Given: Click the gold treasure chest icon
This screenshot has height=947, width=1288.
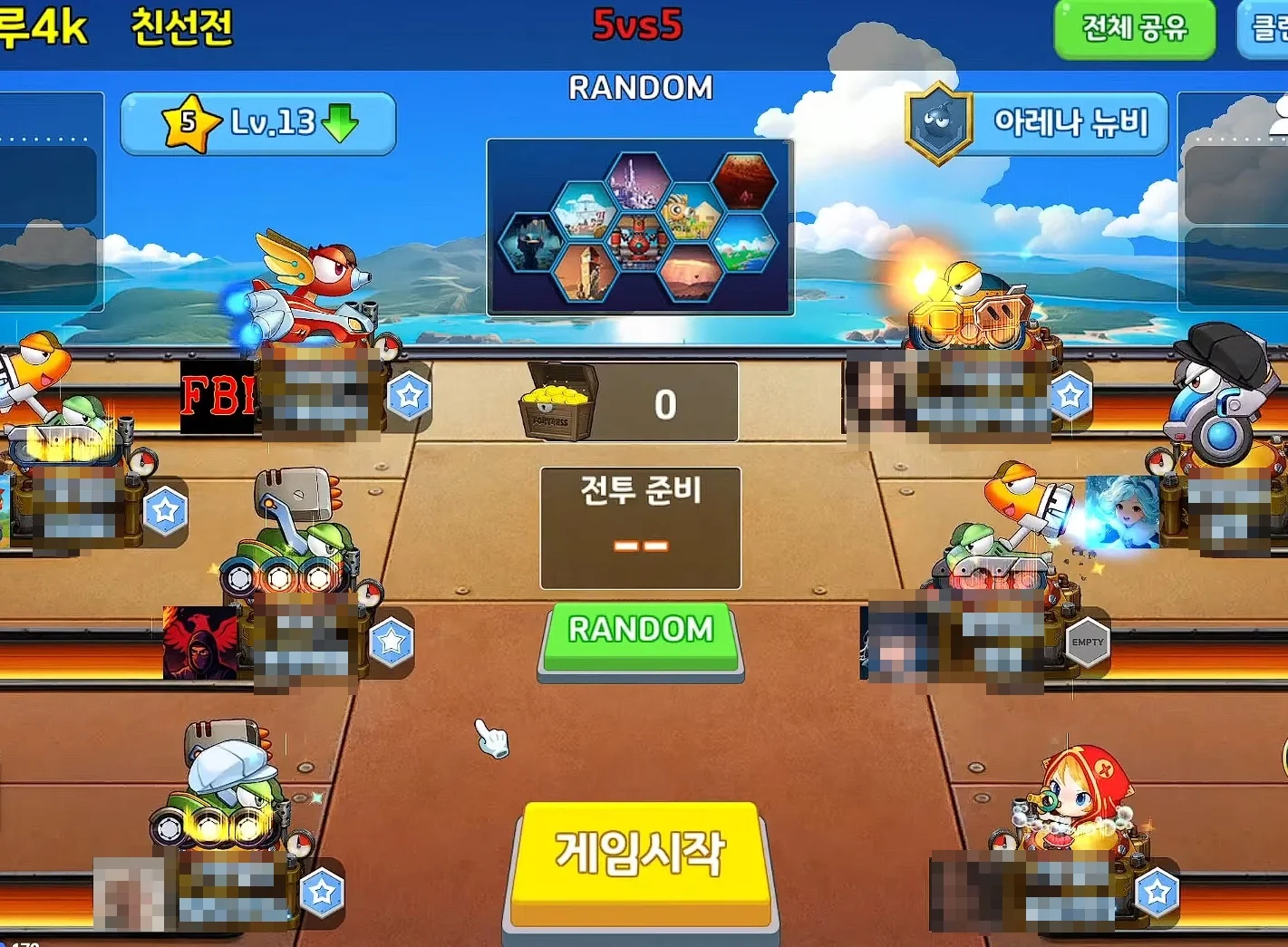Looking at the screenshot, I should (557, 401).
